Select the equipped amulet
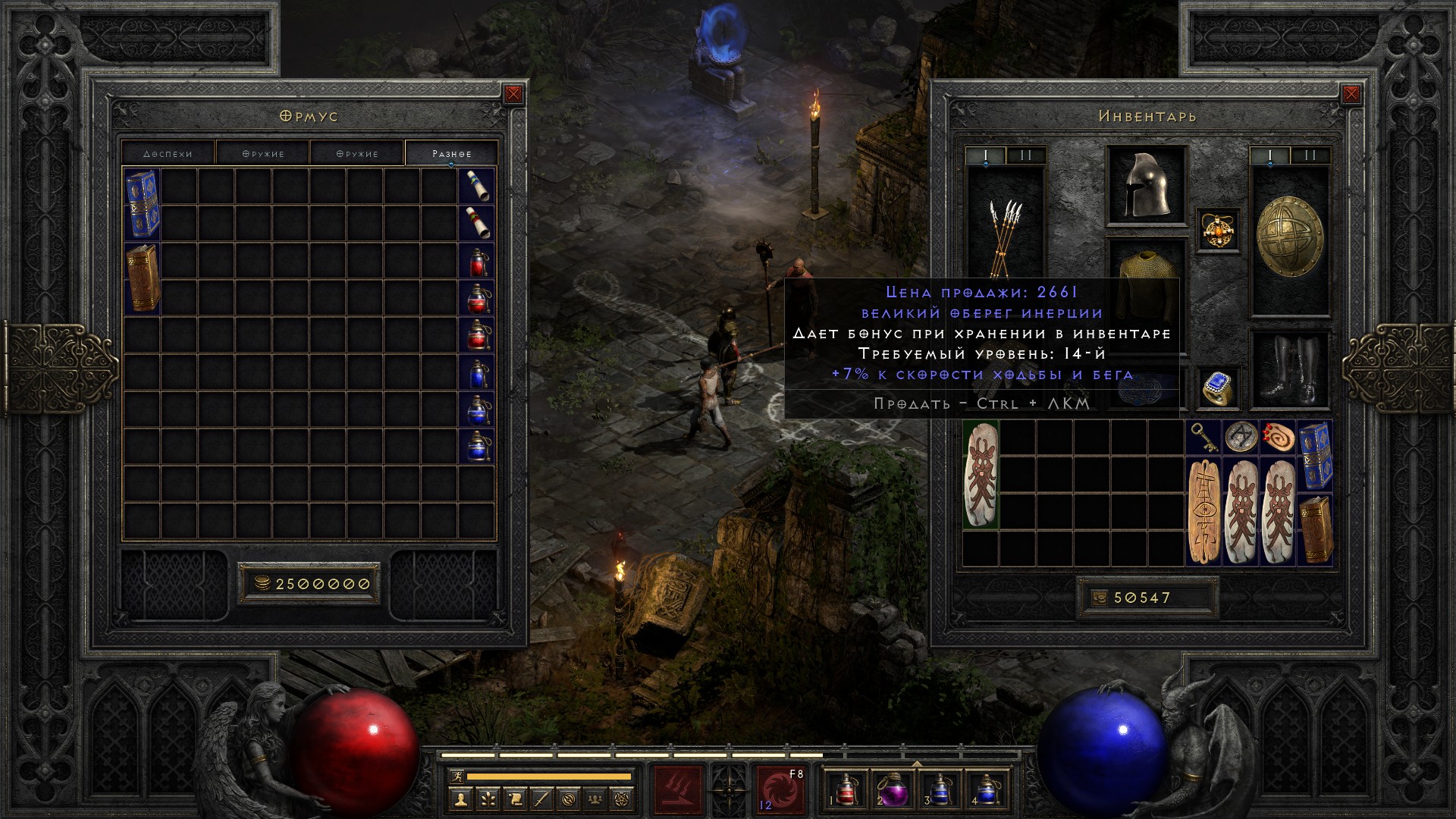Viewport: 1456px width, 819px height. pos(1219,229)
